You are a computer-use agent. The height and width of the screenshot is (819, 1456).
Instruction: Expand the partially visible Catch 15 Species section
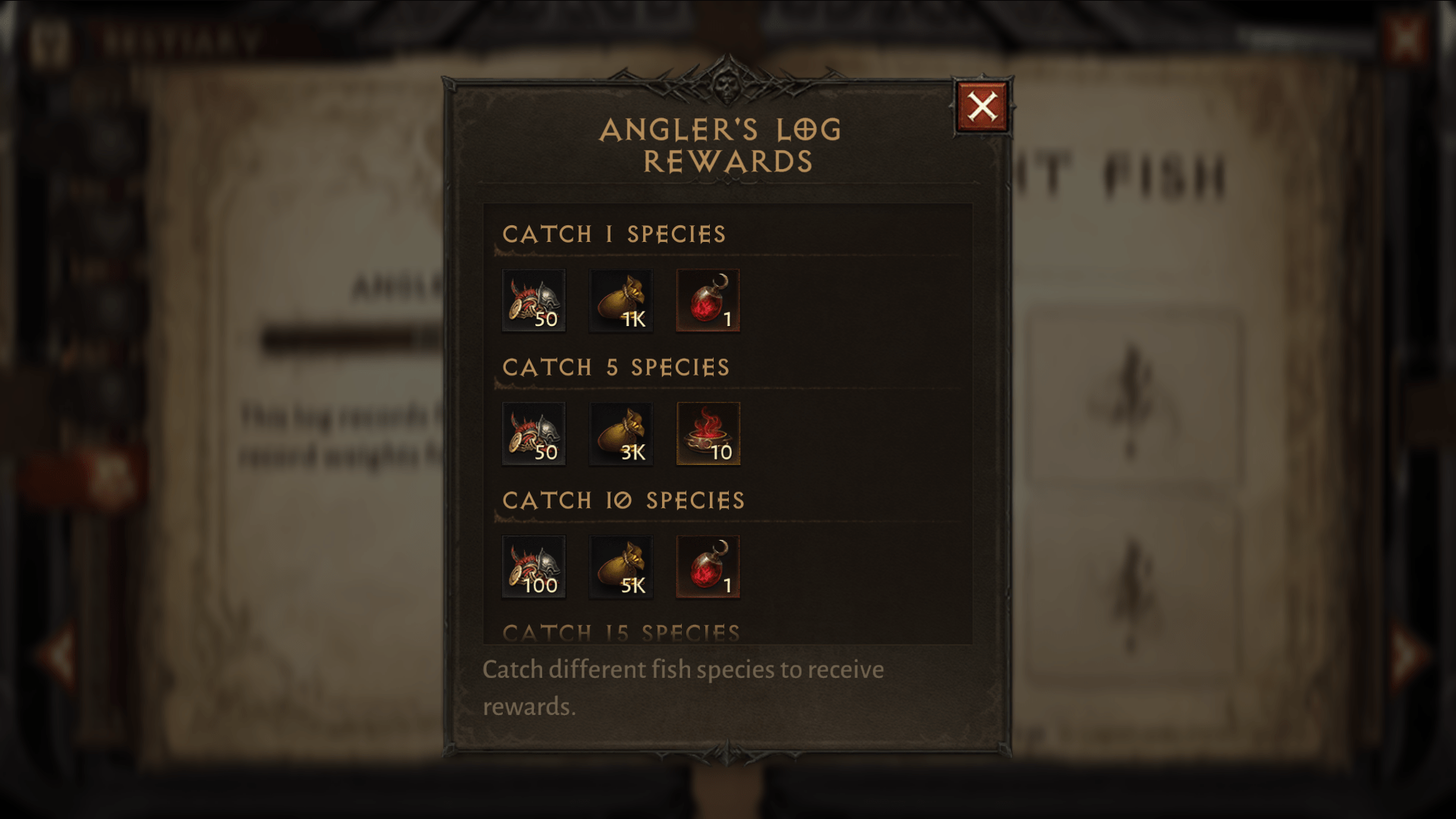click(623, 630)
